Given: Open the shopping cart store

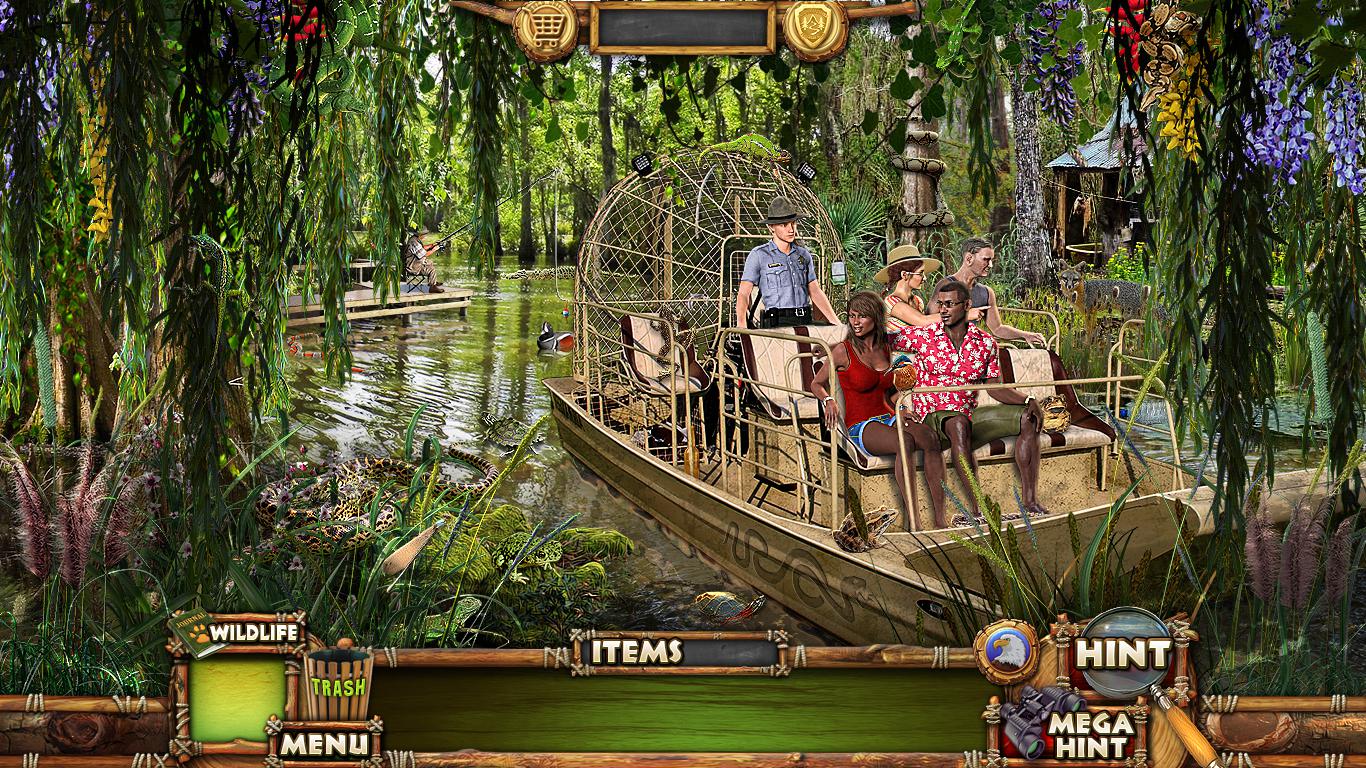Looking at the screenshot, I should point(546,28).
